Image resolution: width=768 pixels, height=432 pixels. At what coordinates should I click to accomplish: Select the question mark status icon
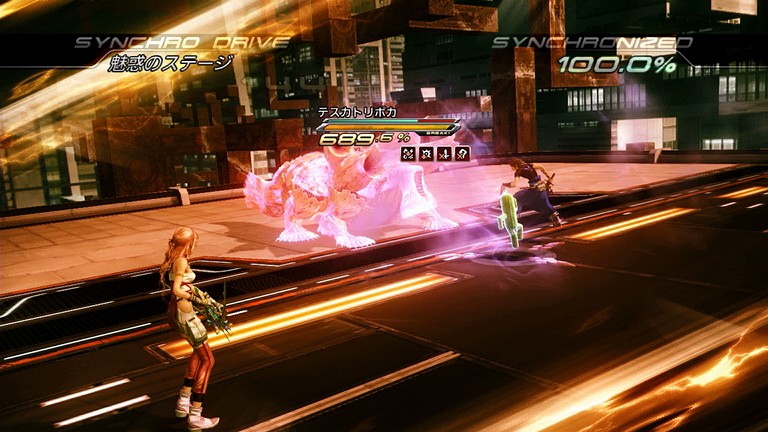click(462, 154)
